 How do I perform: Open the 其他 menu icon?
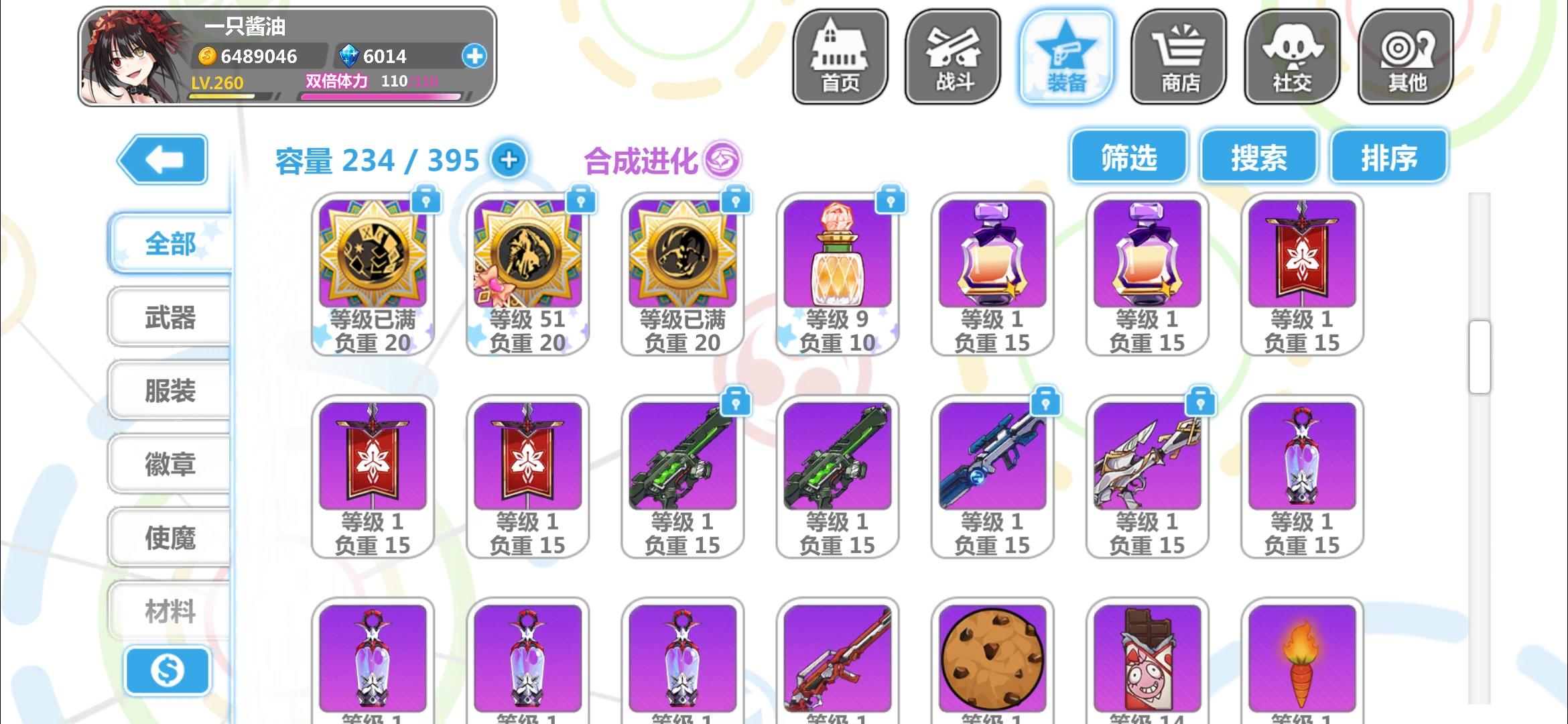click(x=1406, y=57)
